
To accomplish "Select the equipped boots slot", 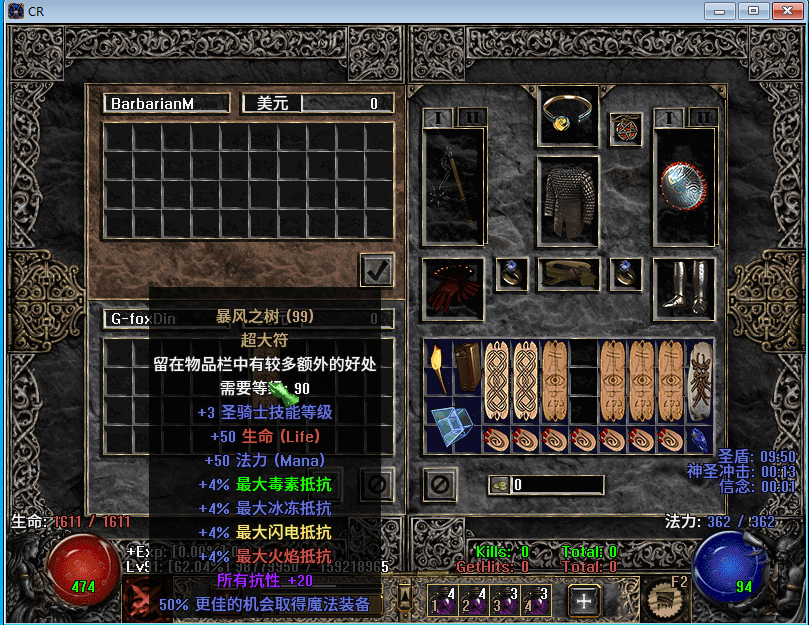I will tap(684, 287).
